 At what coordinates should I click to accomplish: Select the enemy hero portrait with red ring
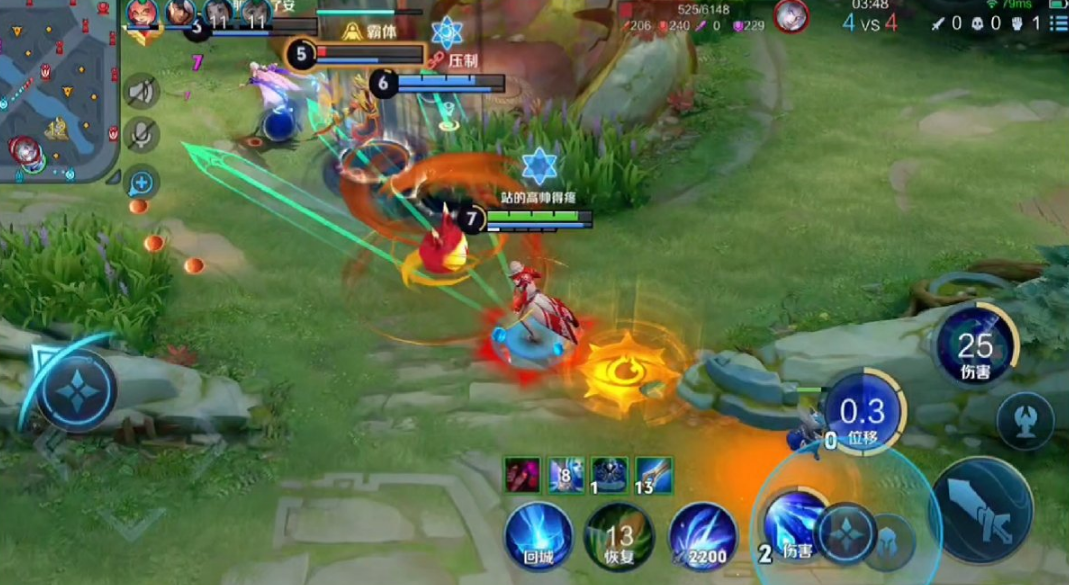(x=790, y=16)
